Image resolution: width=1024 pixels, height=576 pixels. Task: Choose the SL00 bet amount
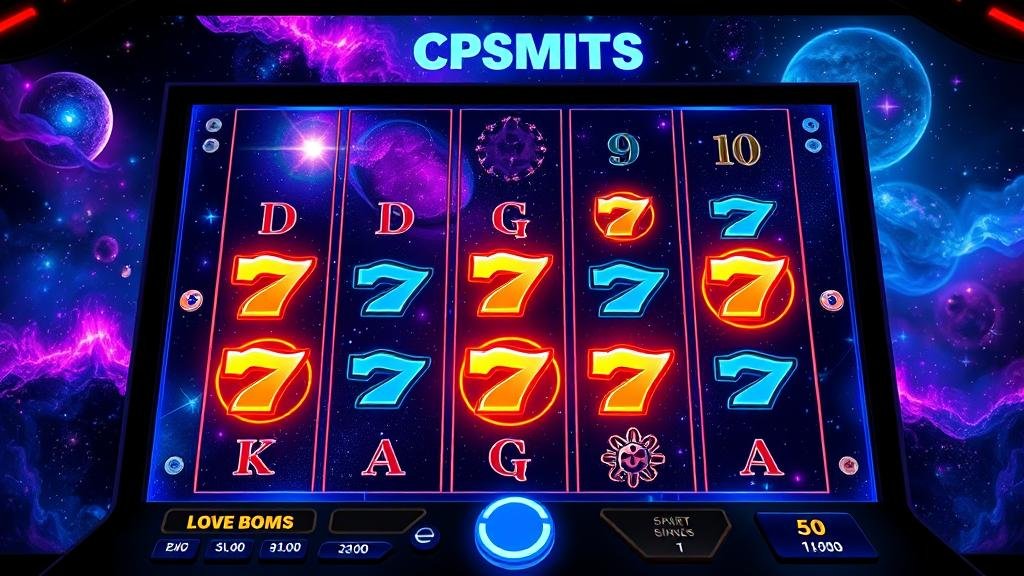point(228,548)
